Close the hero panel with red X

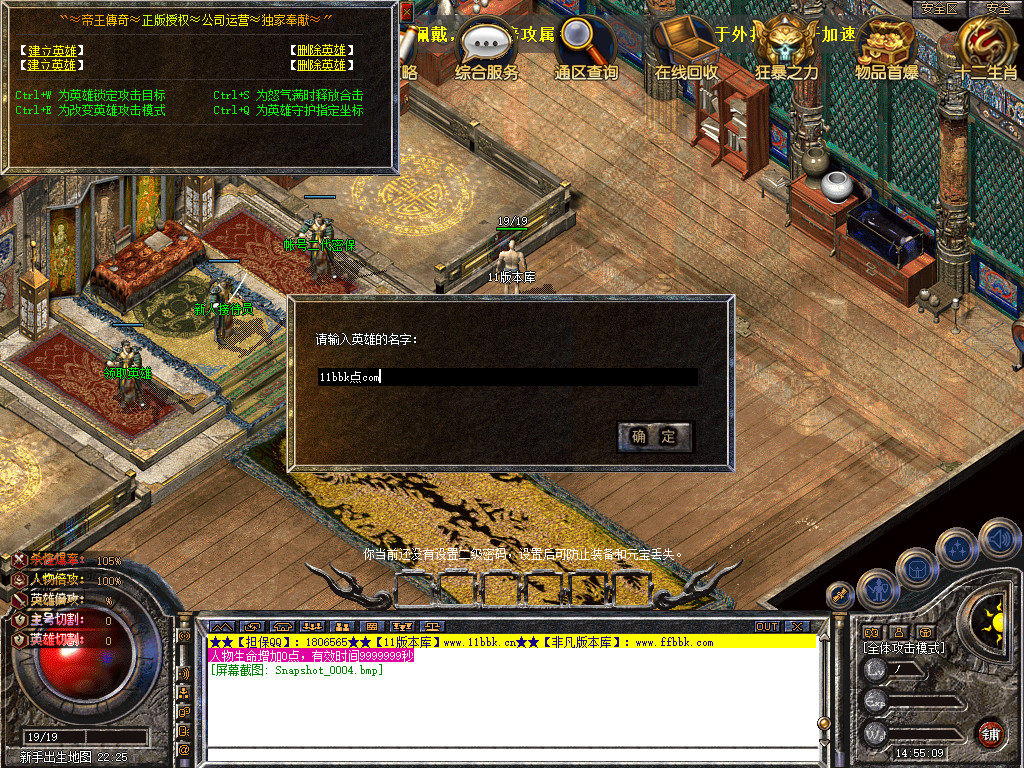click(x=407, y=12)
